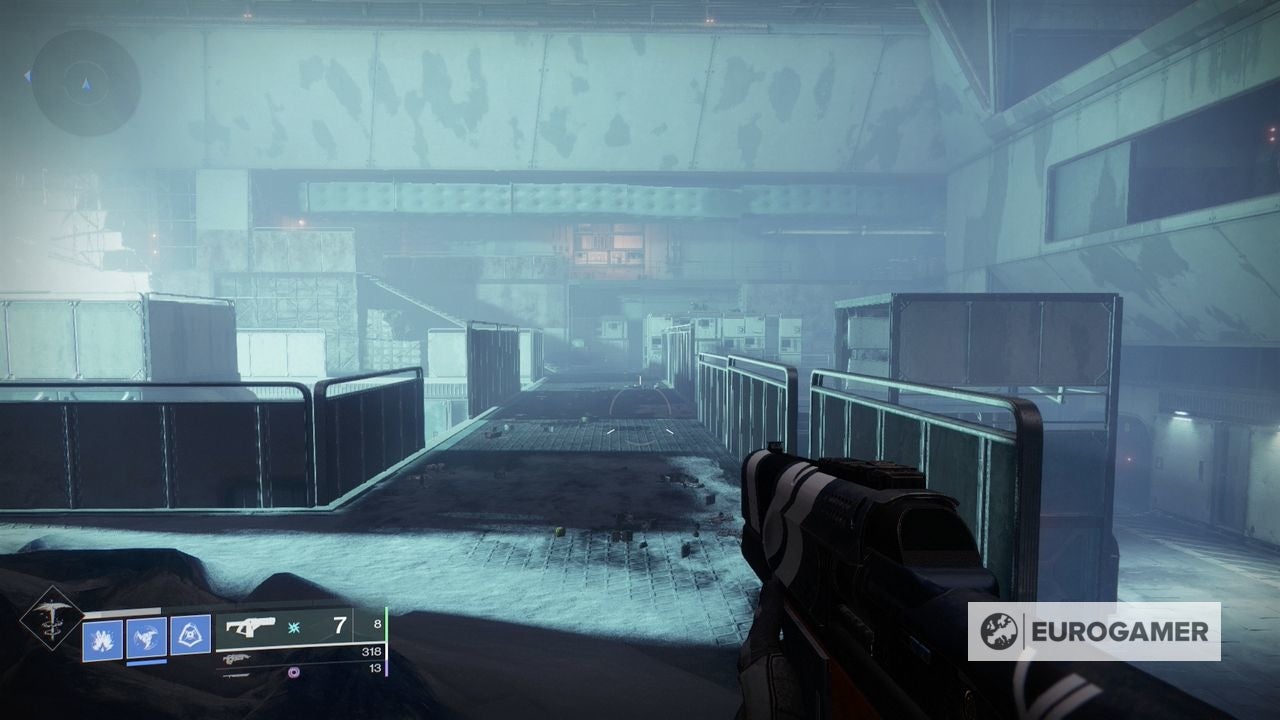Select the green ammo bar beside count 8
Viewport: 1280px width, 720px height.
pyautogui.click(x=387, y=623)
